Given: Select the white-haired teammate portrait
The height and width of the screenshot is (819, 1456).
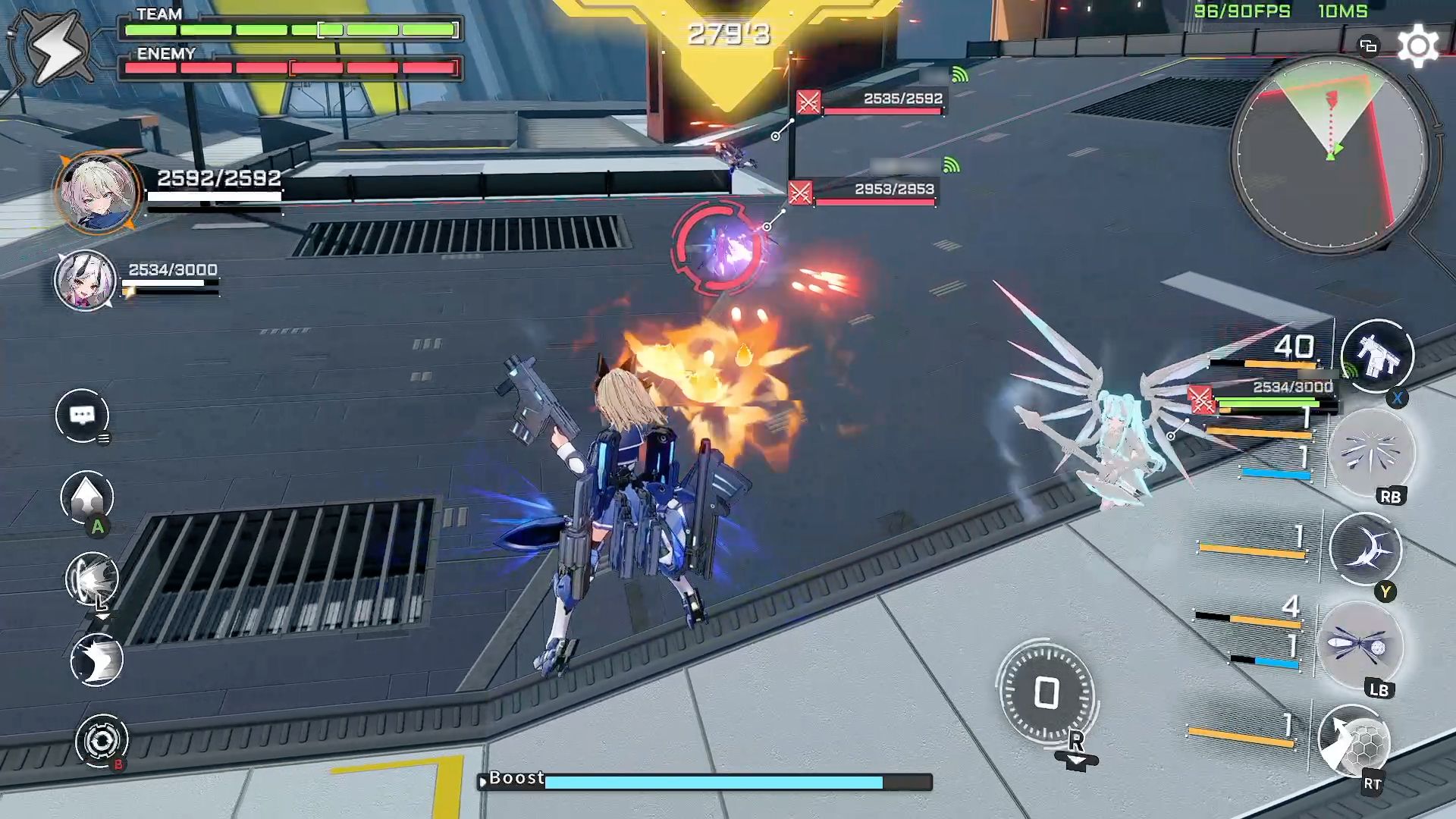Looking at the screenshot, I should coord(85,280).
